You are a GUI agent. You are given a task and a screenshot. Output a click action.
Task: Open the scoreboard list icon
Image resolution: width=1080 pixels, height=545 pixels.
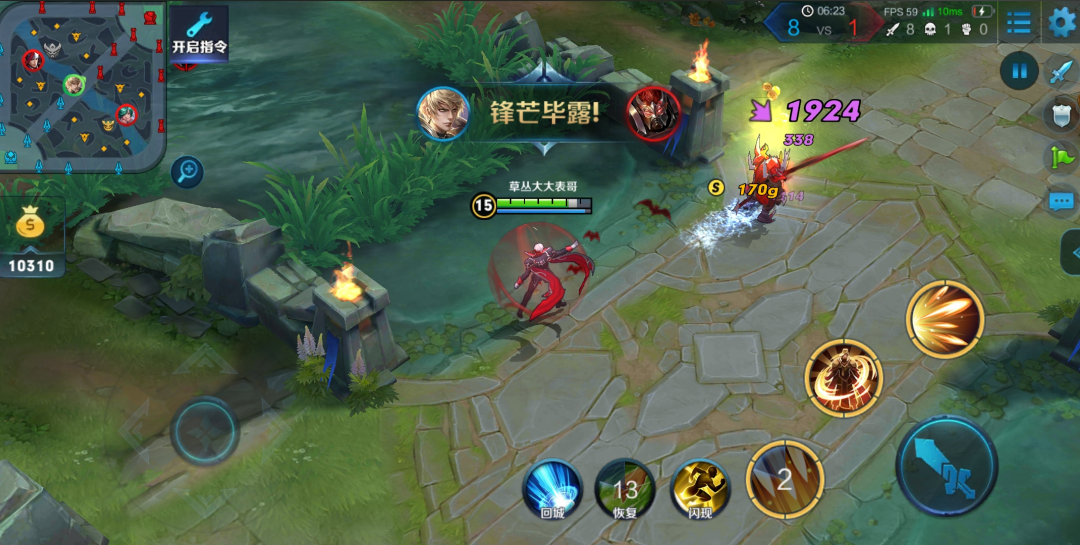coord(1019,22)
